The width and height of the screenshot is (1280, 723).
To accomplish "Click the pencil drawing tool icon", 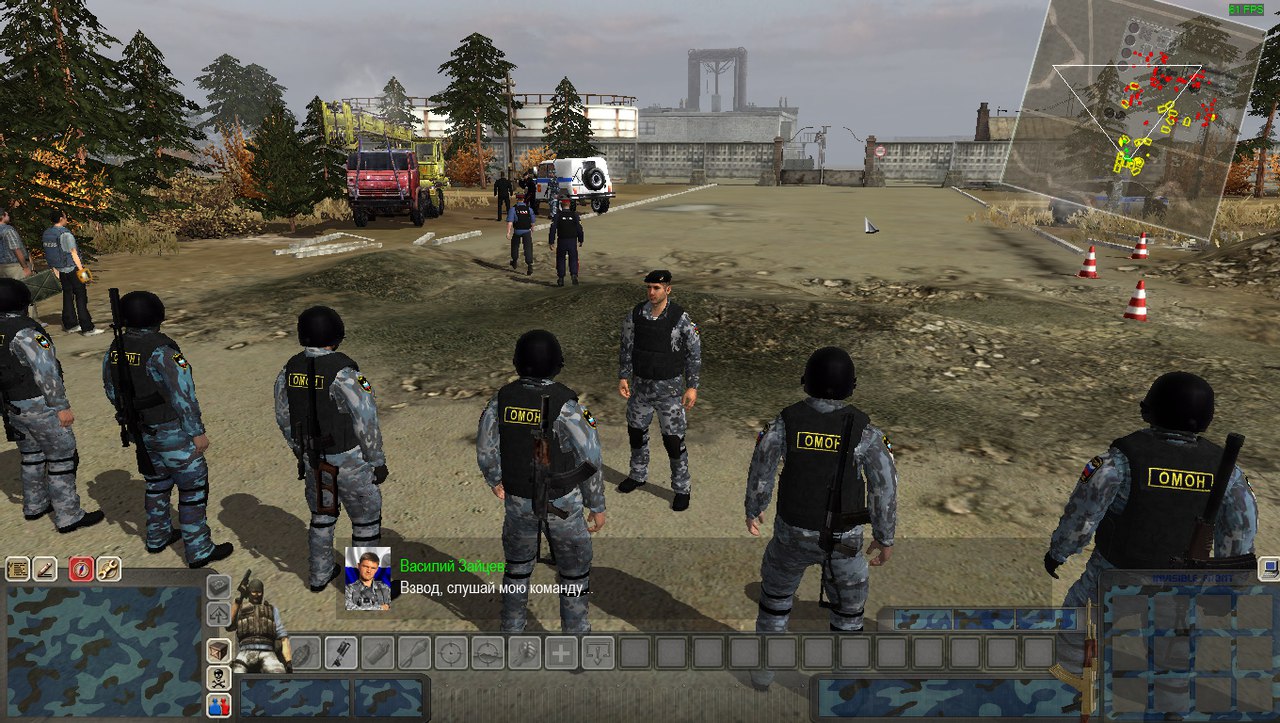I will 45,569.
